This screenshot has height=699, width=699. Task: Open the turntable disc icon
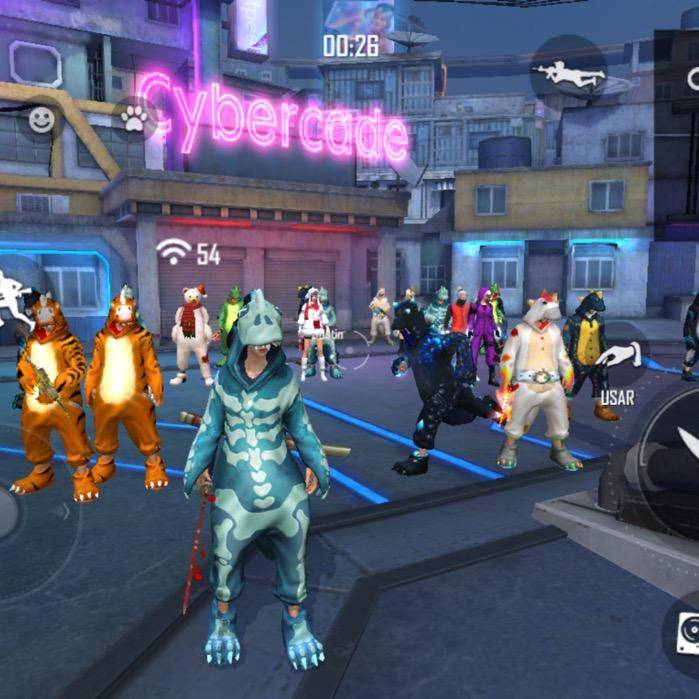684,625
